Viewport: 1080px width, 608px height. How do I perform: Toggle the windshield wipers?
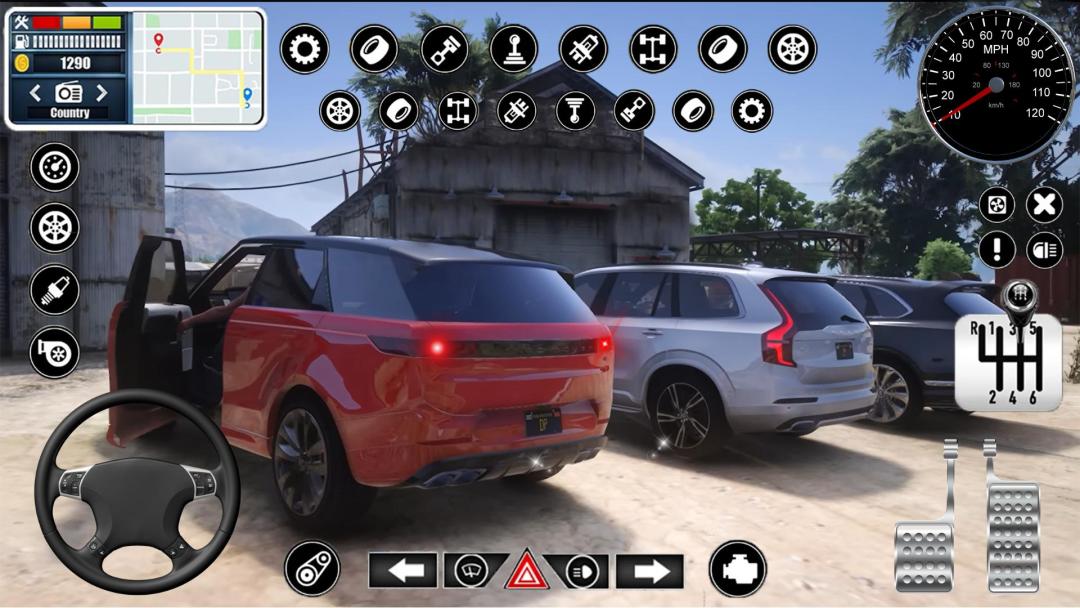[x=470, y=571]
